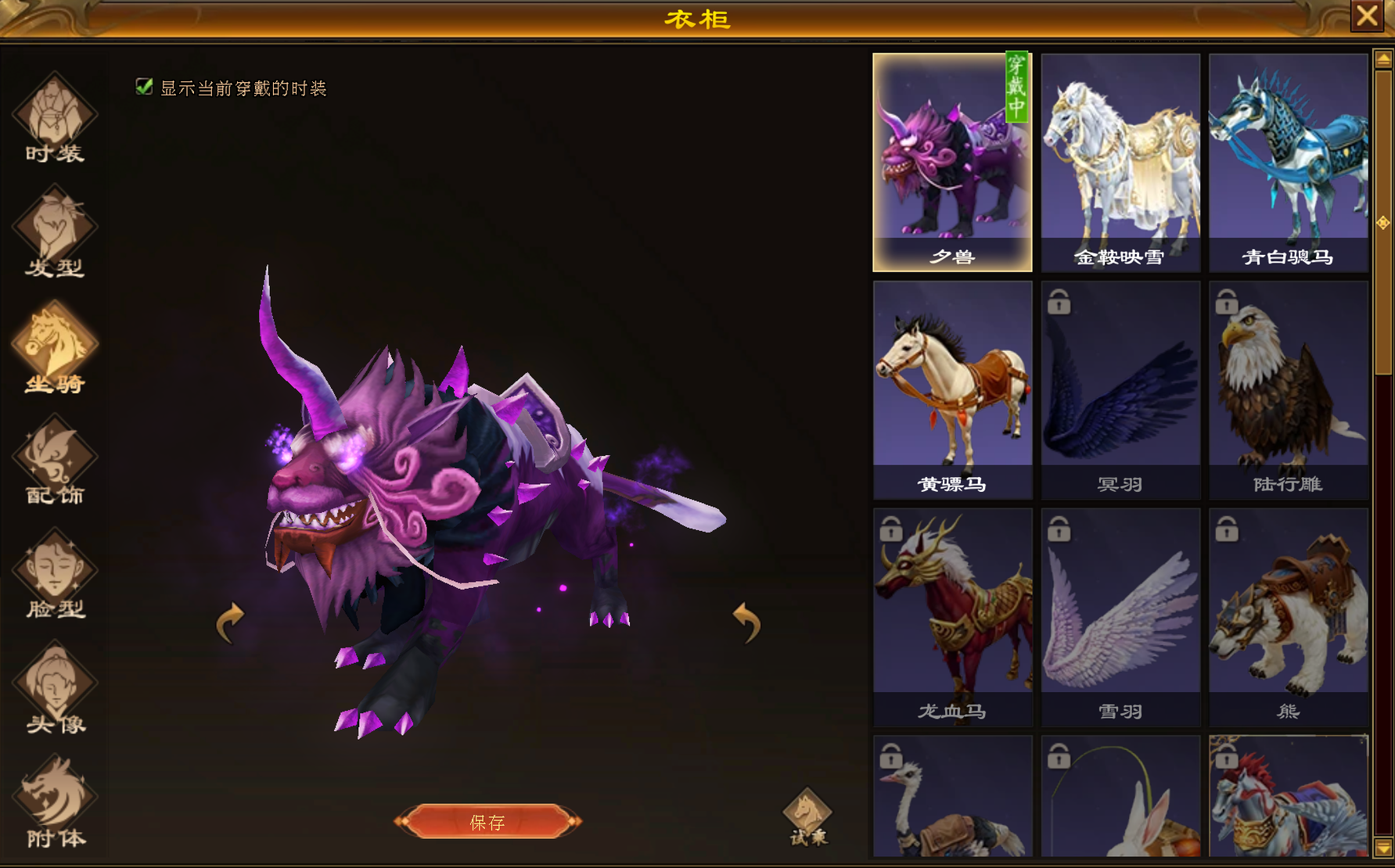Switch to the 时装 costume tab
Screen dimensions: 1395x868
[54, 119]
